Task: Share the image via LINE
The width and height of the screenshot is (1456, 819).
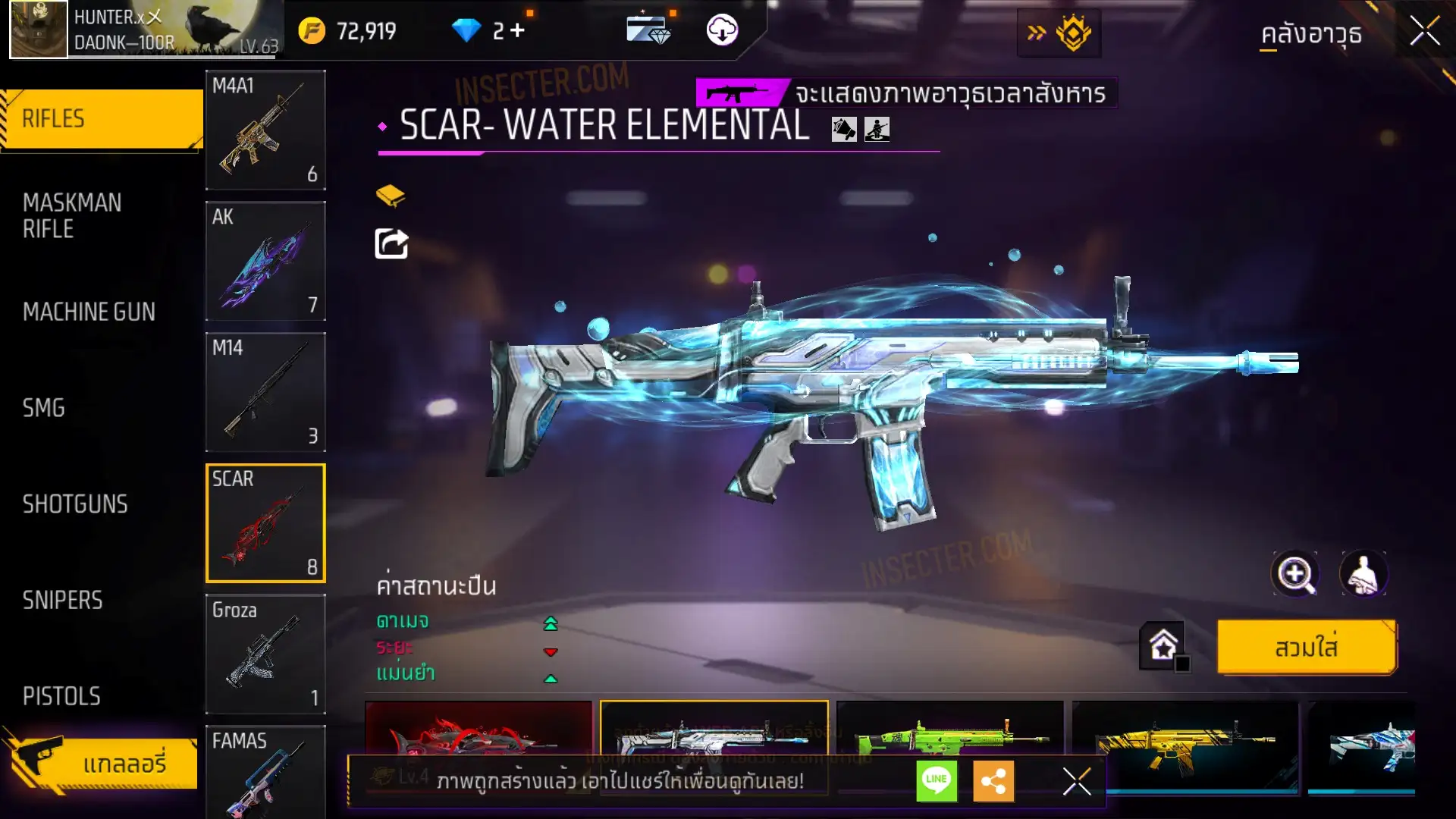Action: [x=937, y=780]
